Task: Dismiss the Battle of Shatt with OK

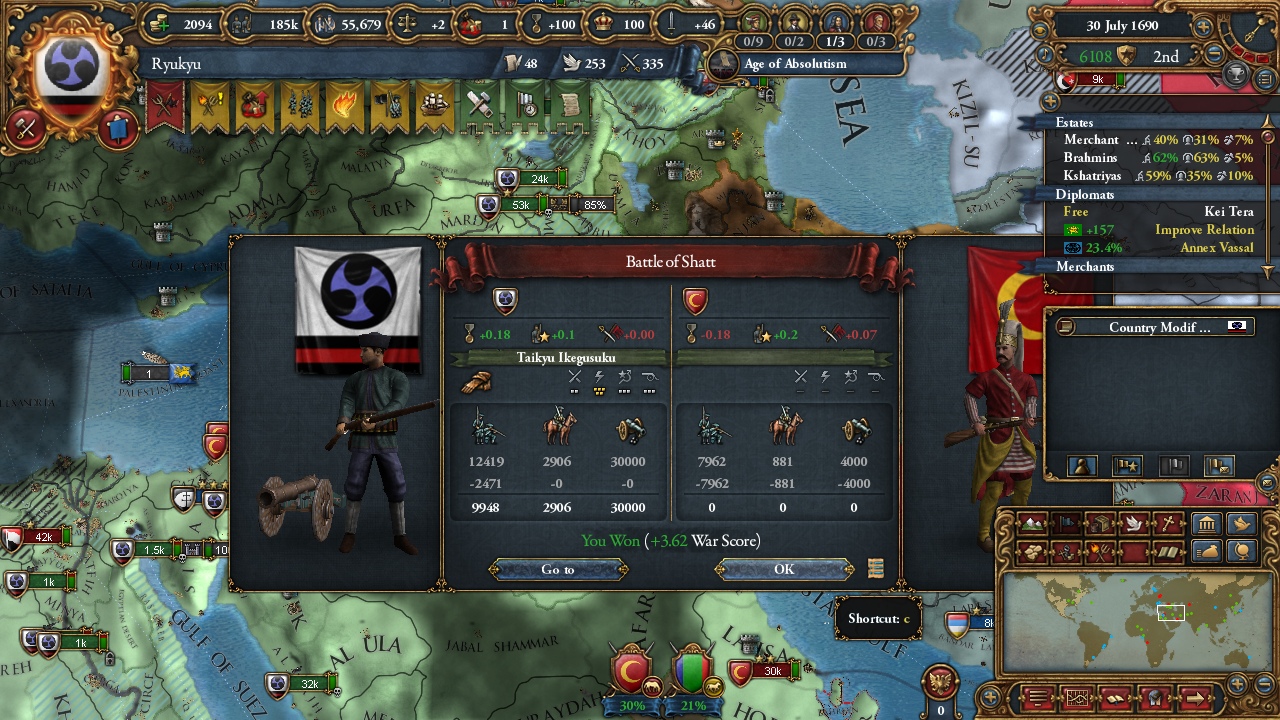Action: [x=784, y=569]
